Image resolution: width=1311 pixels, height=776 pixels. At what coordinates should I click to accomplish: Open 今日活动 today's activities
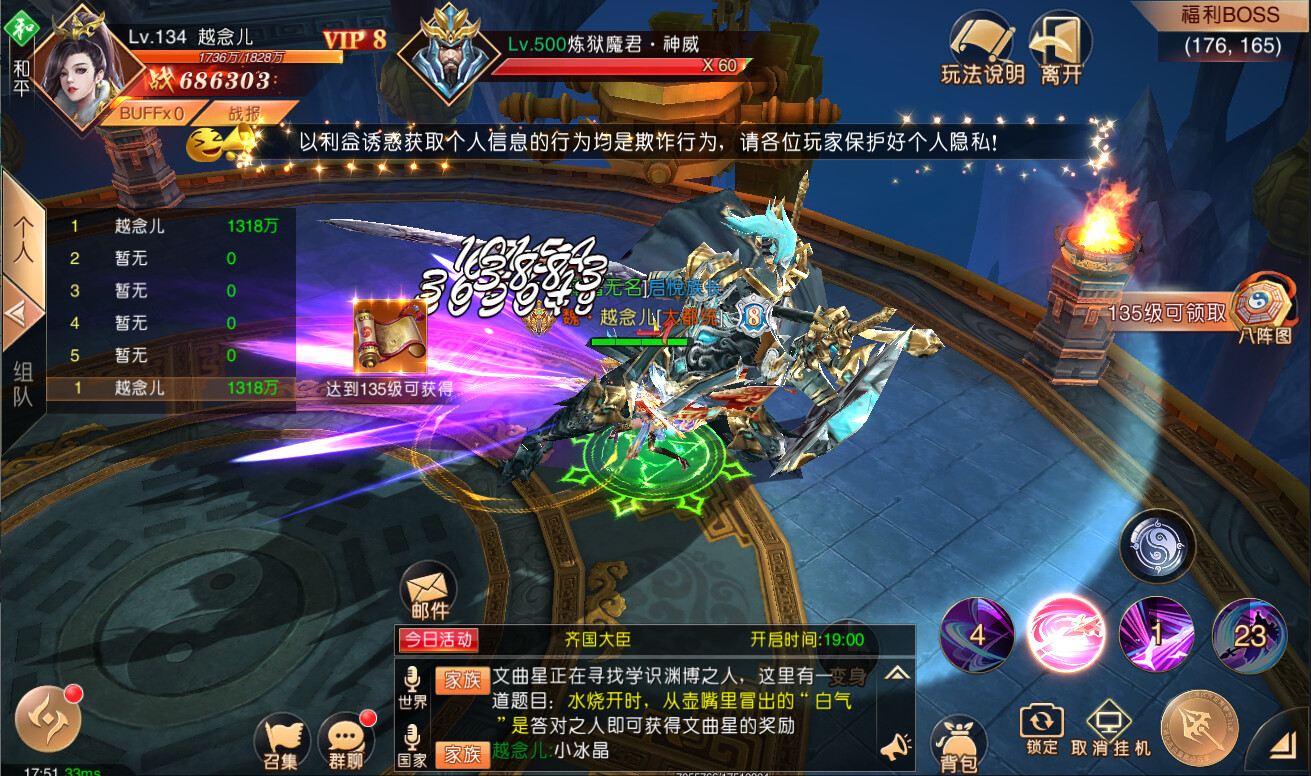tap(440, 640)
